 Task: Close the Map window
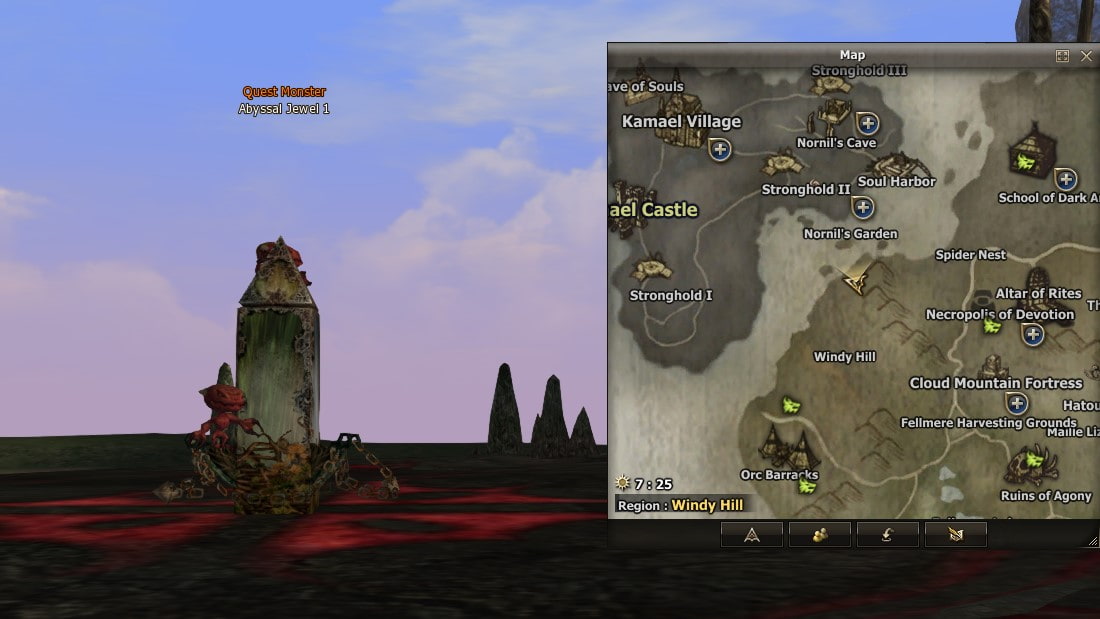(x=1086, y=56)
